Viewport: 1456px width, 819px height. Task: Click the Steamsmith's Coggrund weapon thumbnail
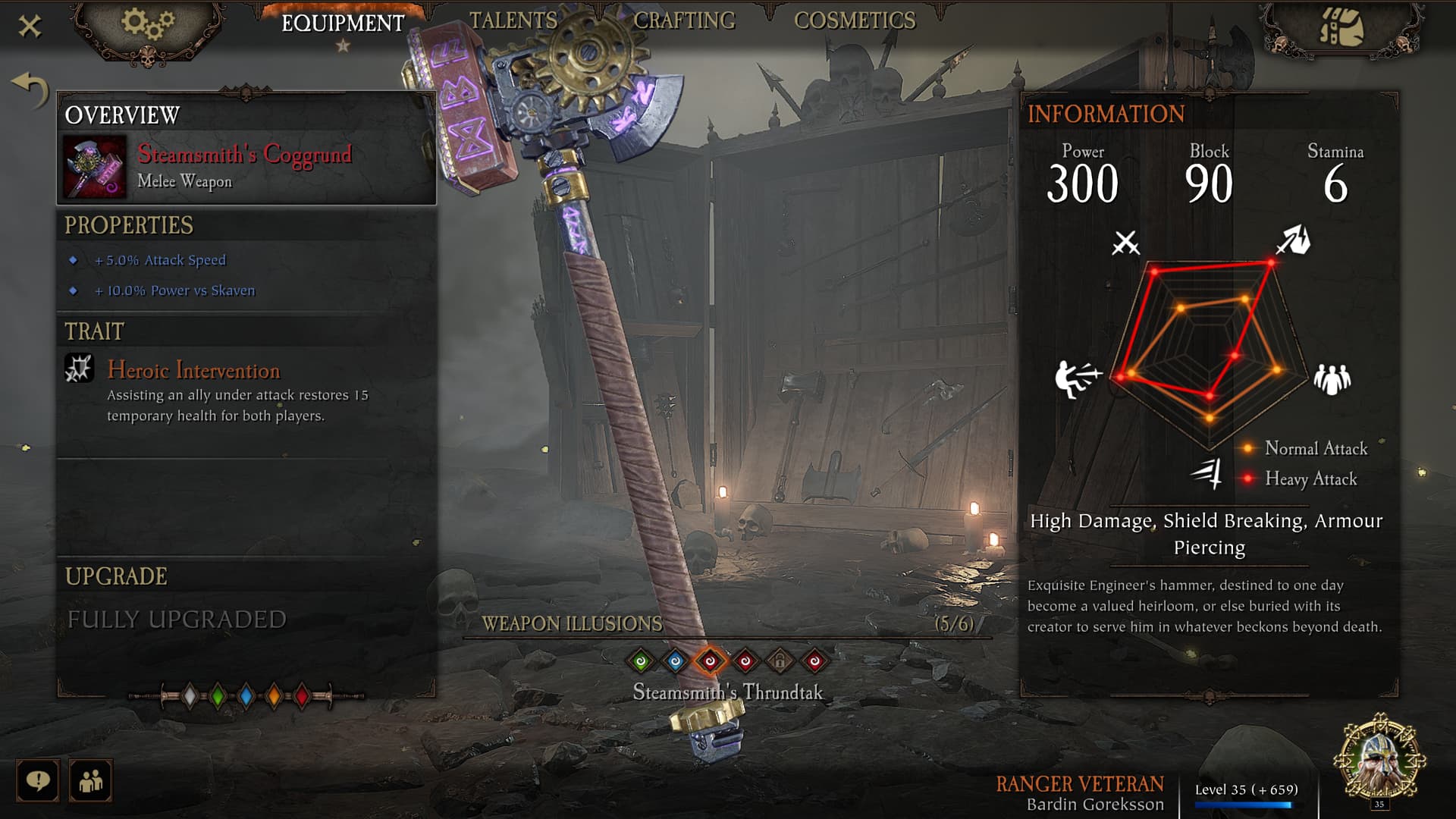tap(95, 167)
